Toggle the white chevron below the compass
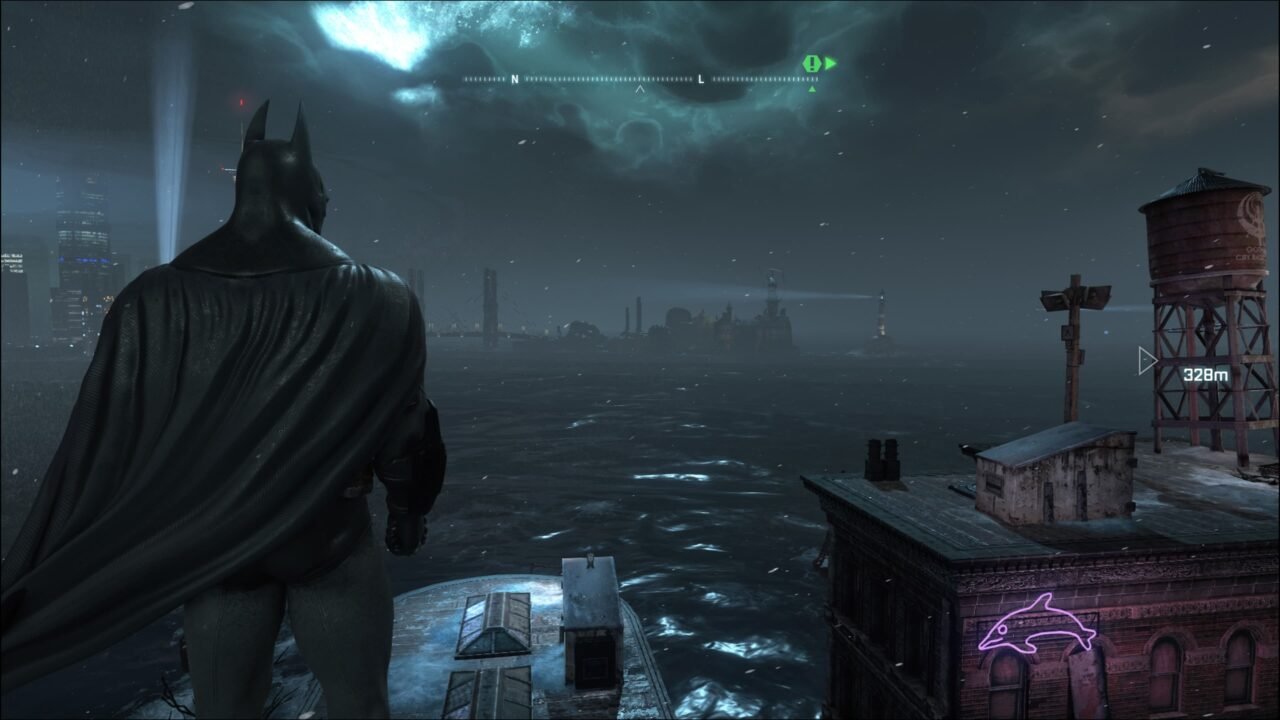This screenshot has width=1280, height=720. click(640, 88)
